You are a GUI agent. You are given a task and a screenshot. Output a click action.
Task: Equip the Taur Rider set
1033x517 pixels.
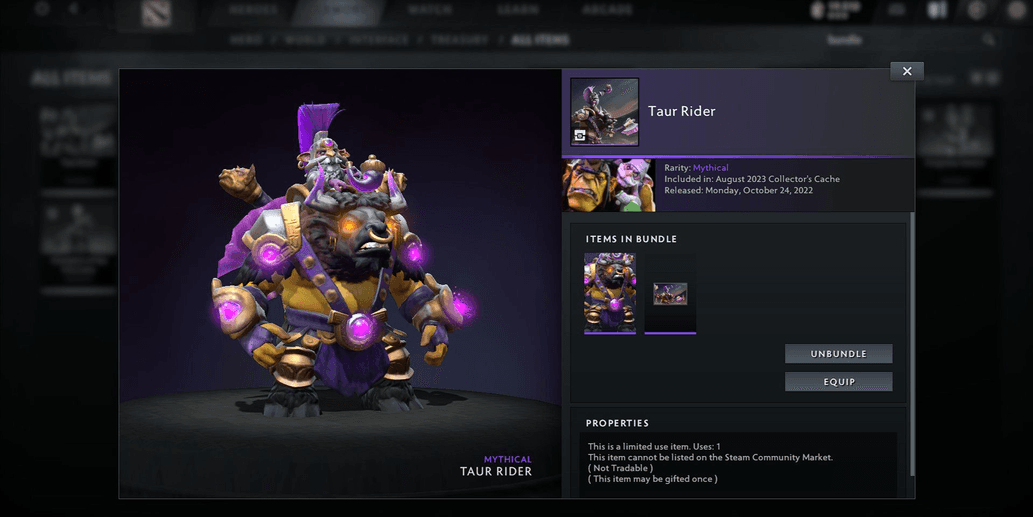pos(838,381)
